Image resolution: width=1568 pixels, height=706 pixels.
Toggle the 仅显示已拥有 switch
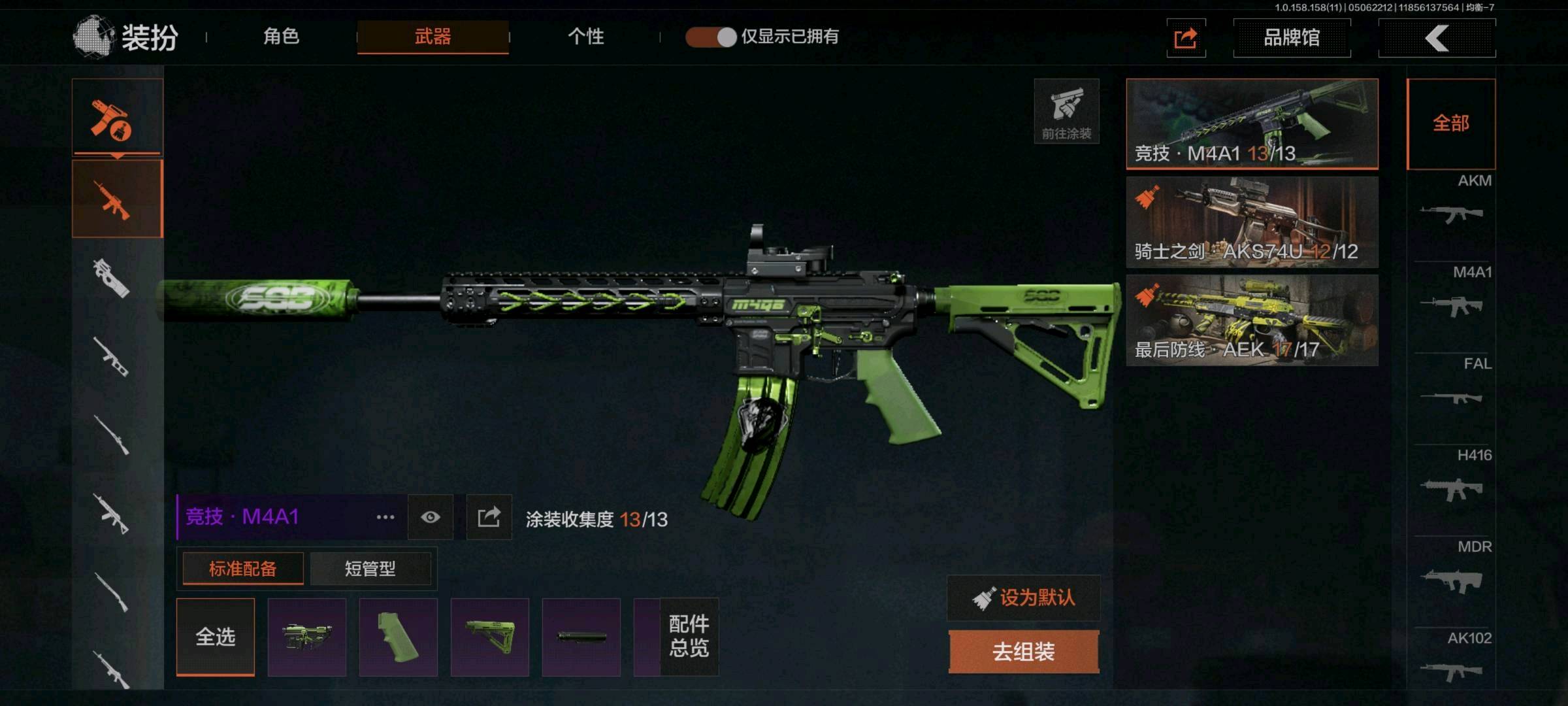click(711, 37)
